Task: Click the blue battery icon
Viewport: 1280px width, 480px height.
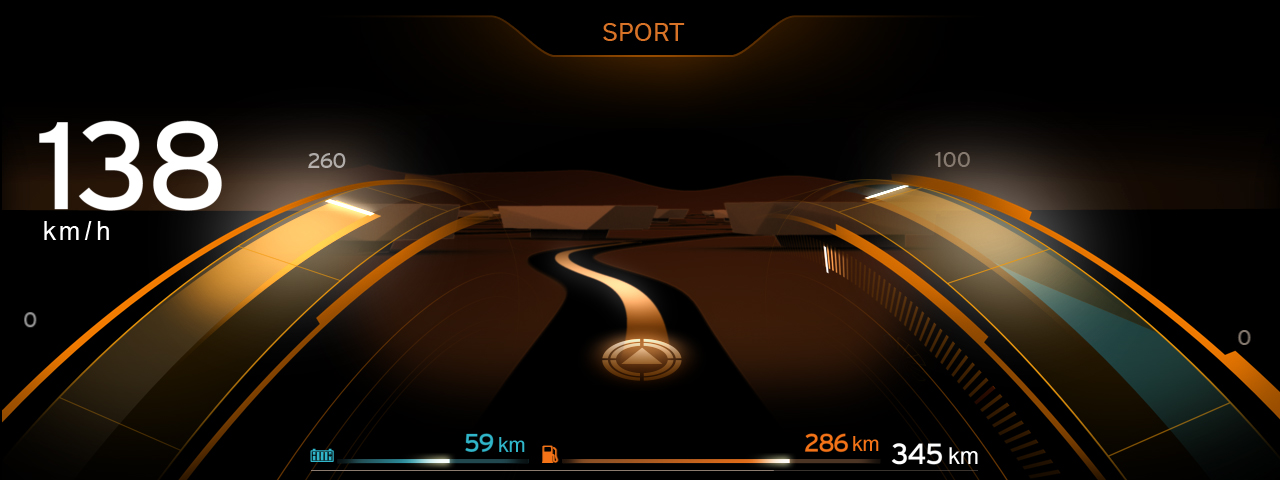Action: [322, 456]
